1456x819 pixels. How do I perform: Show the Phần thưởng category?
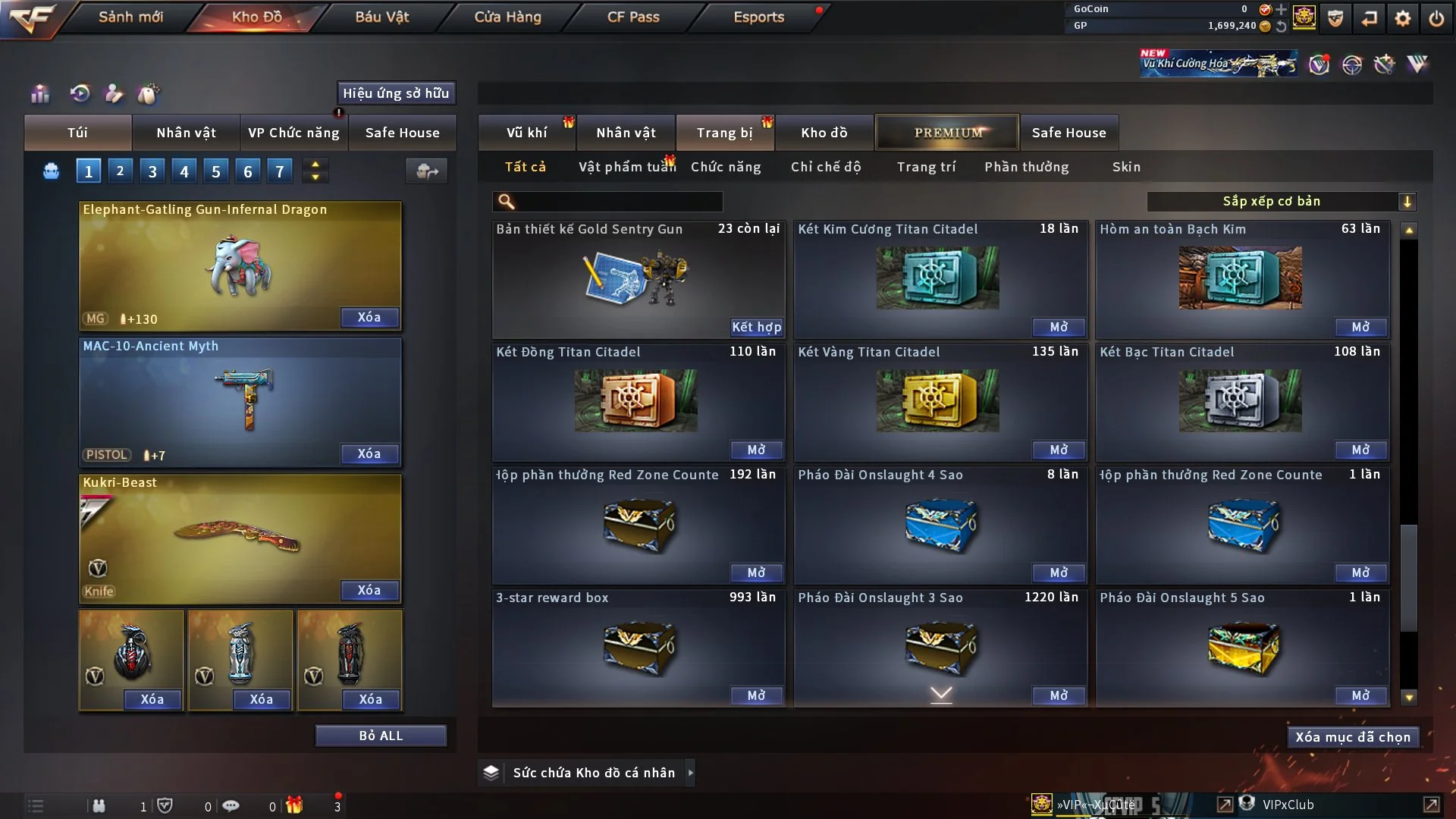[1027, 167]
